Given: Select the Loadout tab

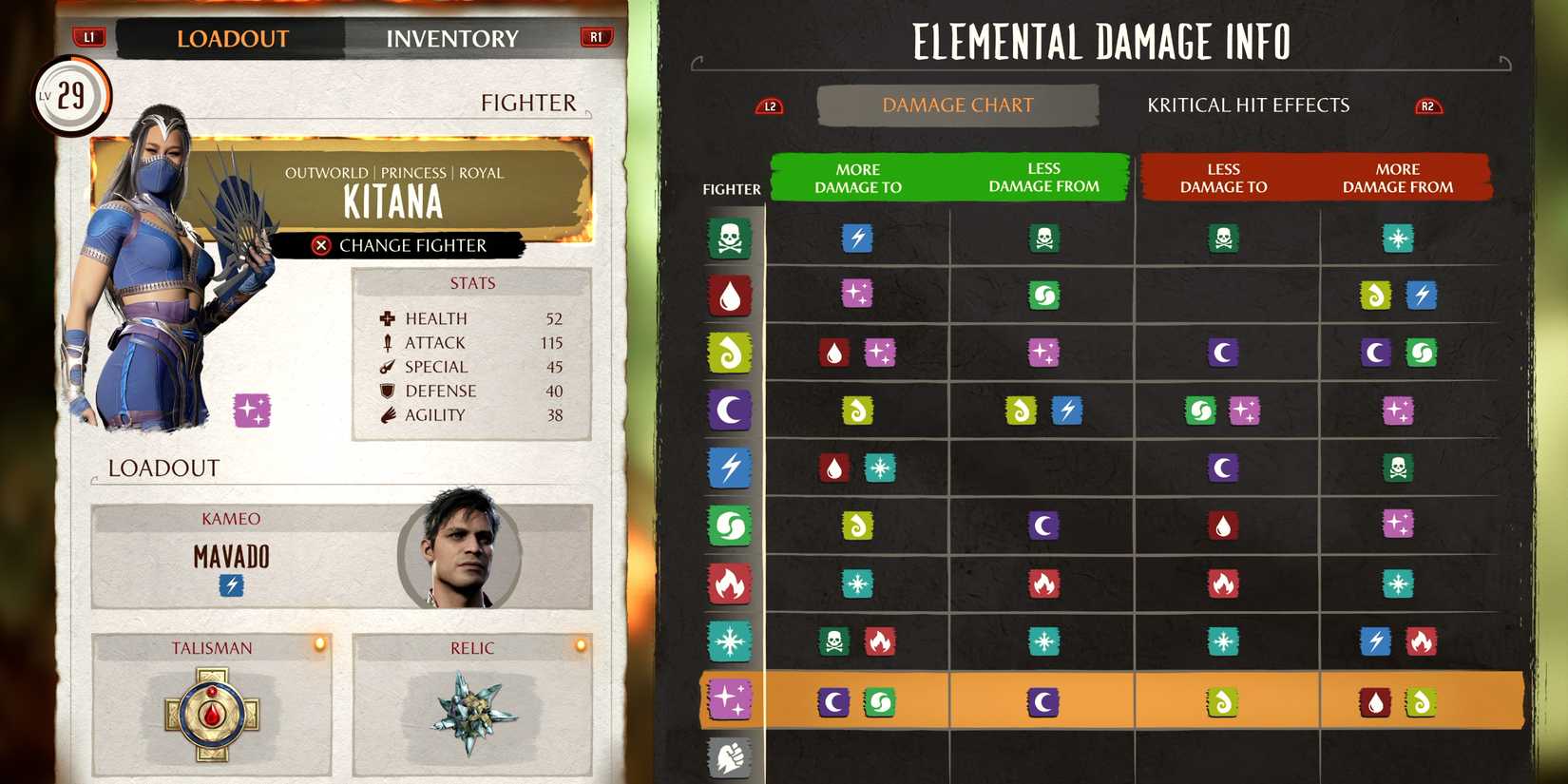Looking at the screenshot, I should [x=232, y=38].
